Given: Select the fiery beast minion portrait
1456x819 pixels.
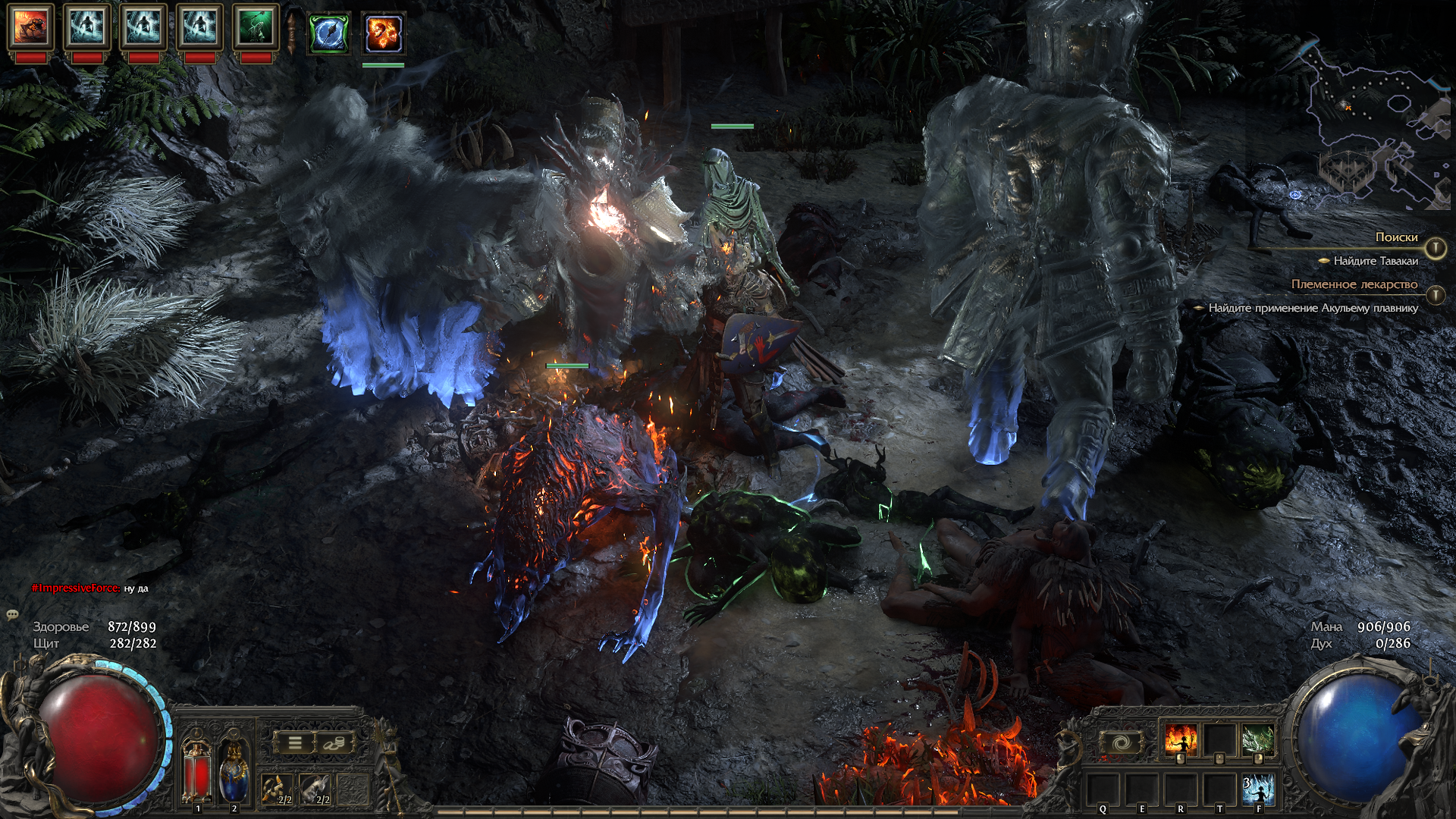Looking at the screenshot, I should (30, 26).
